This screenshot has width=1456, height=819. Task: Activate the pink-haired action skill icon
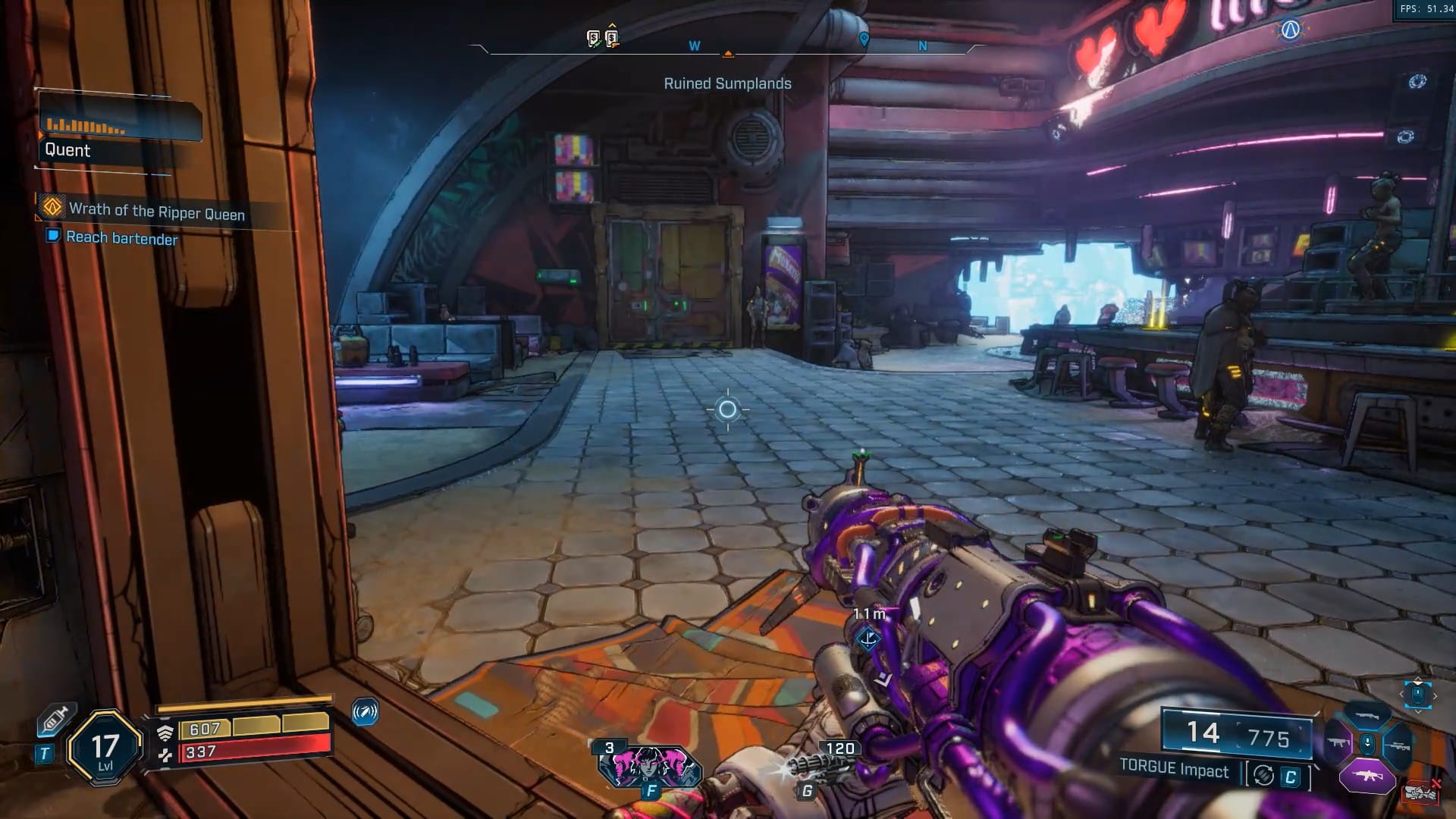650,765
